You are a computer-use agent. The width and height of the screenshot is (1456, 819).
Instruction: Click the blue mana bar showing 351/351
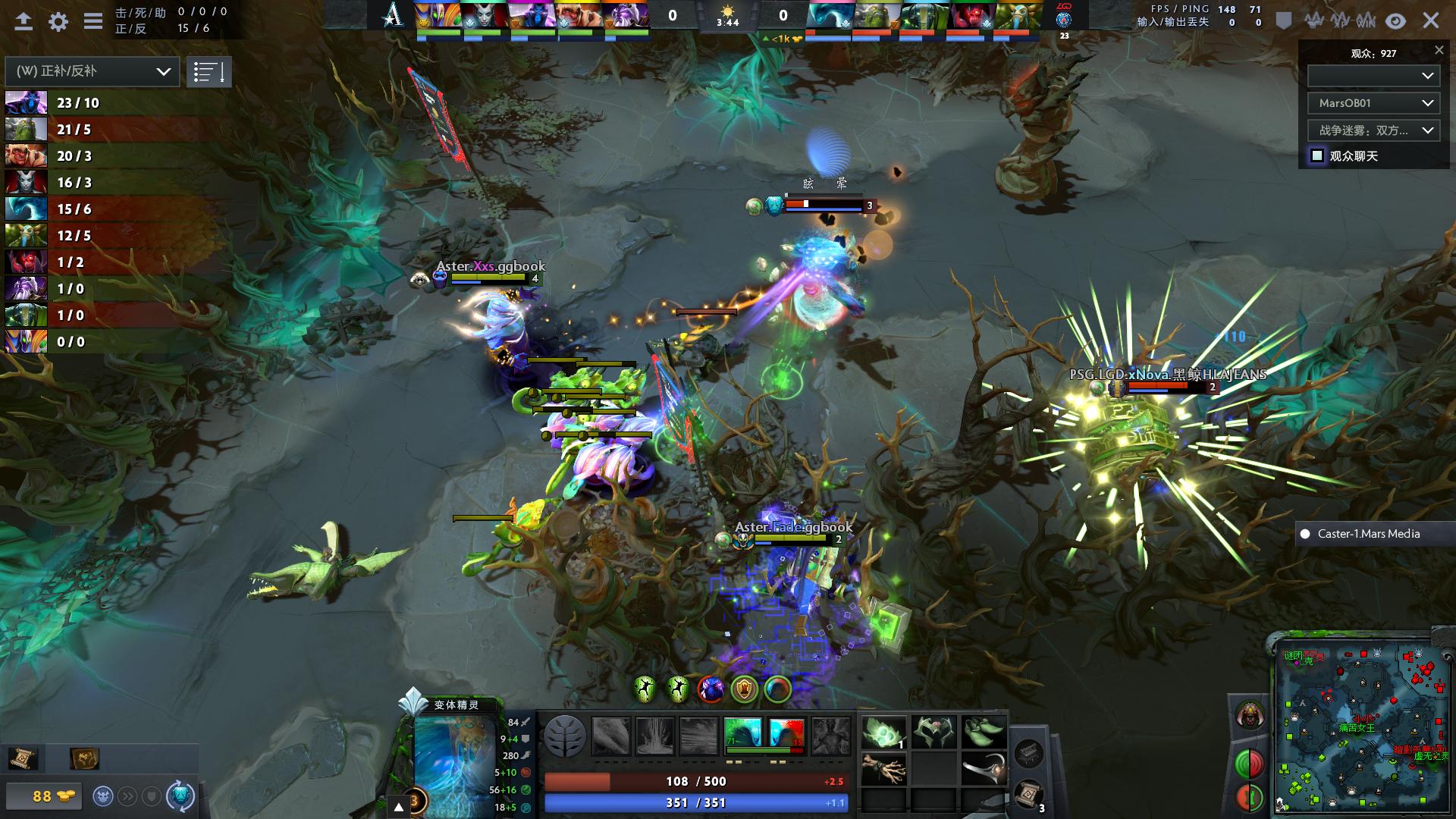[x=695, y=801]
